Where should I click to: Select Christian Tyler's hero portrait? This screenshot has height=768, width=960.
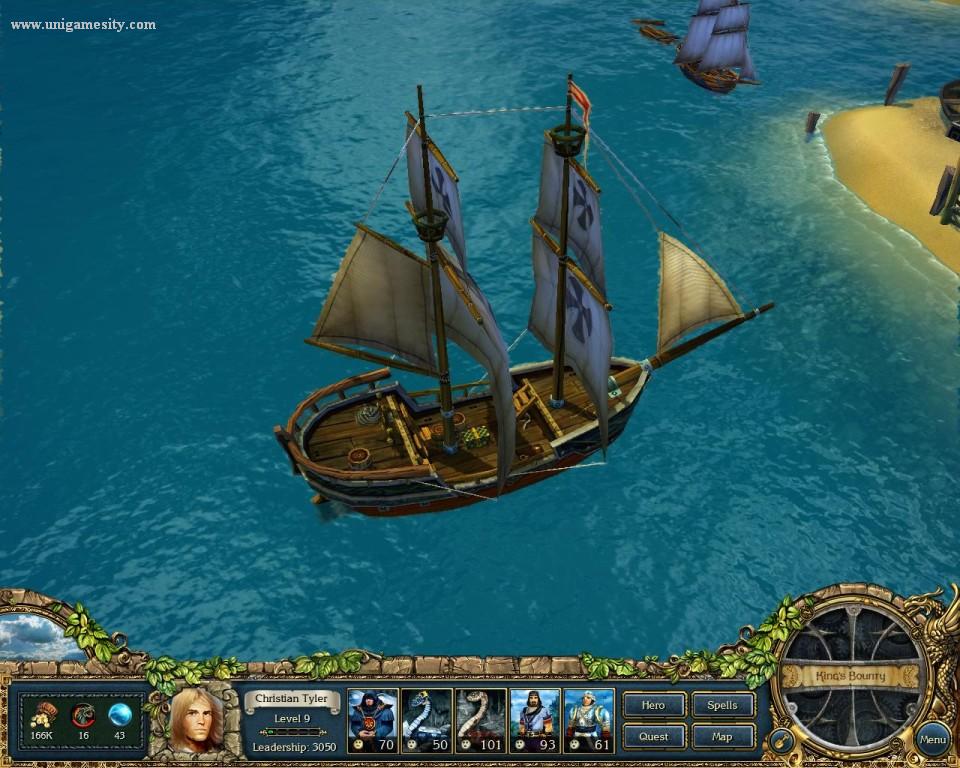pyautogui.click(x=196, y=719)
